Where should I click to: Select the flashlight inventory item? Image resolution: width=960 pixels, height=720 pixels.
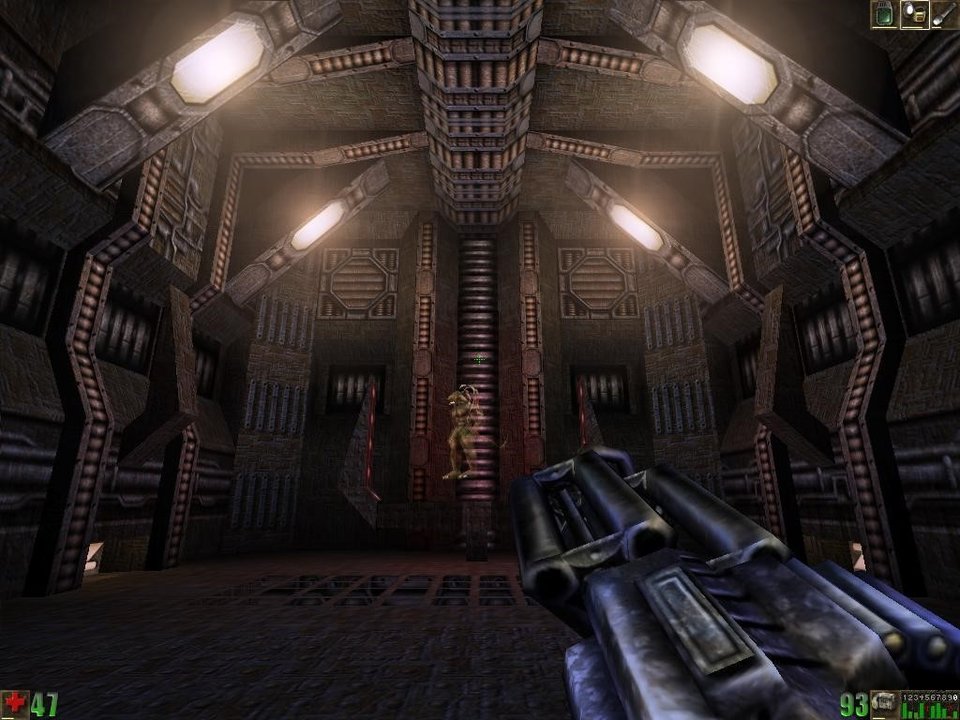[x=944, y=14]
